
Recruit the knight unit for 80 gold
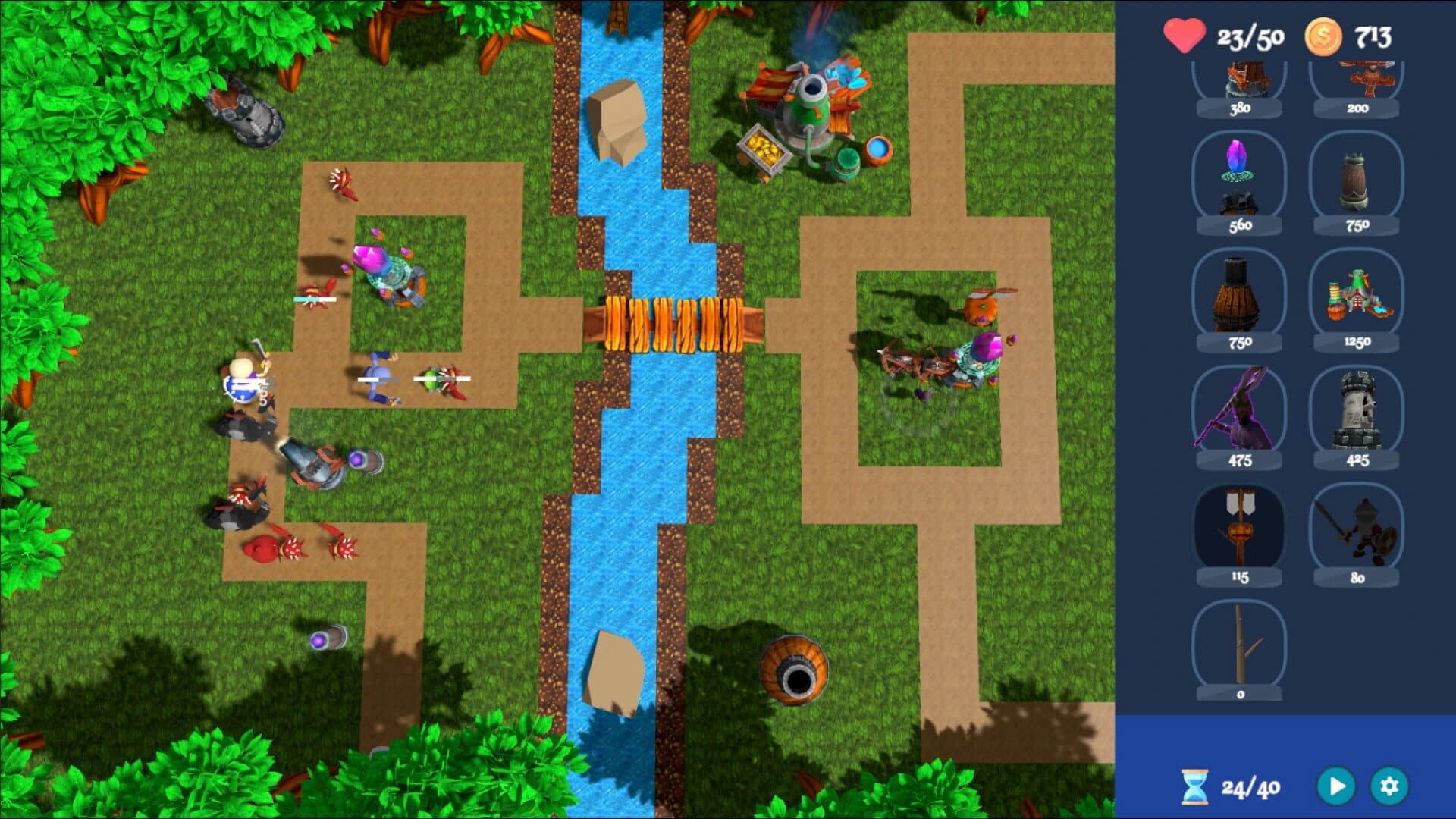click(x=1357, y=527)
